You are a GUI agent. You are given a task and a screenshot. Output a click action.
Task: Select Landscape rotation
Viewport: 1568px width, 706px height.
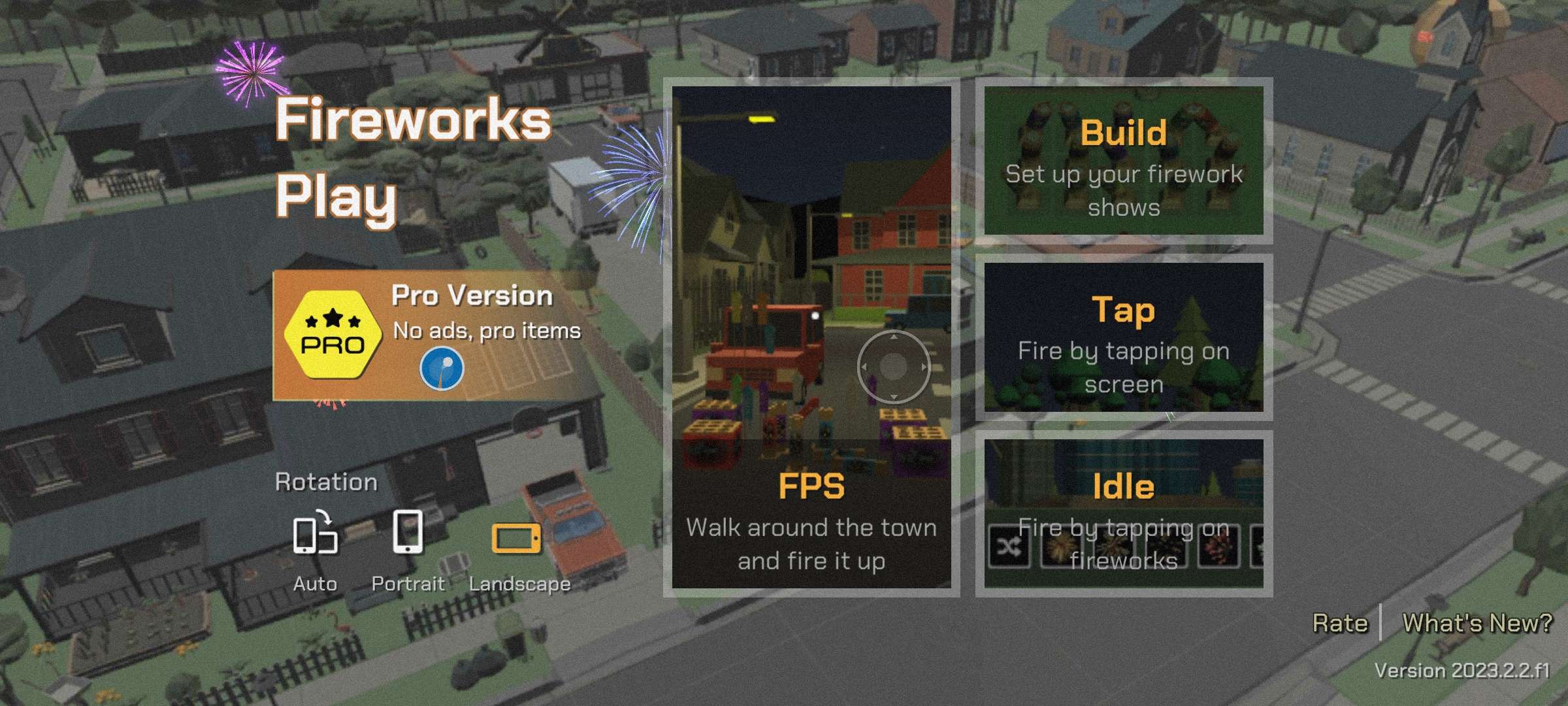point(518,550)
